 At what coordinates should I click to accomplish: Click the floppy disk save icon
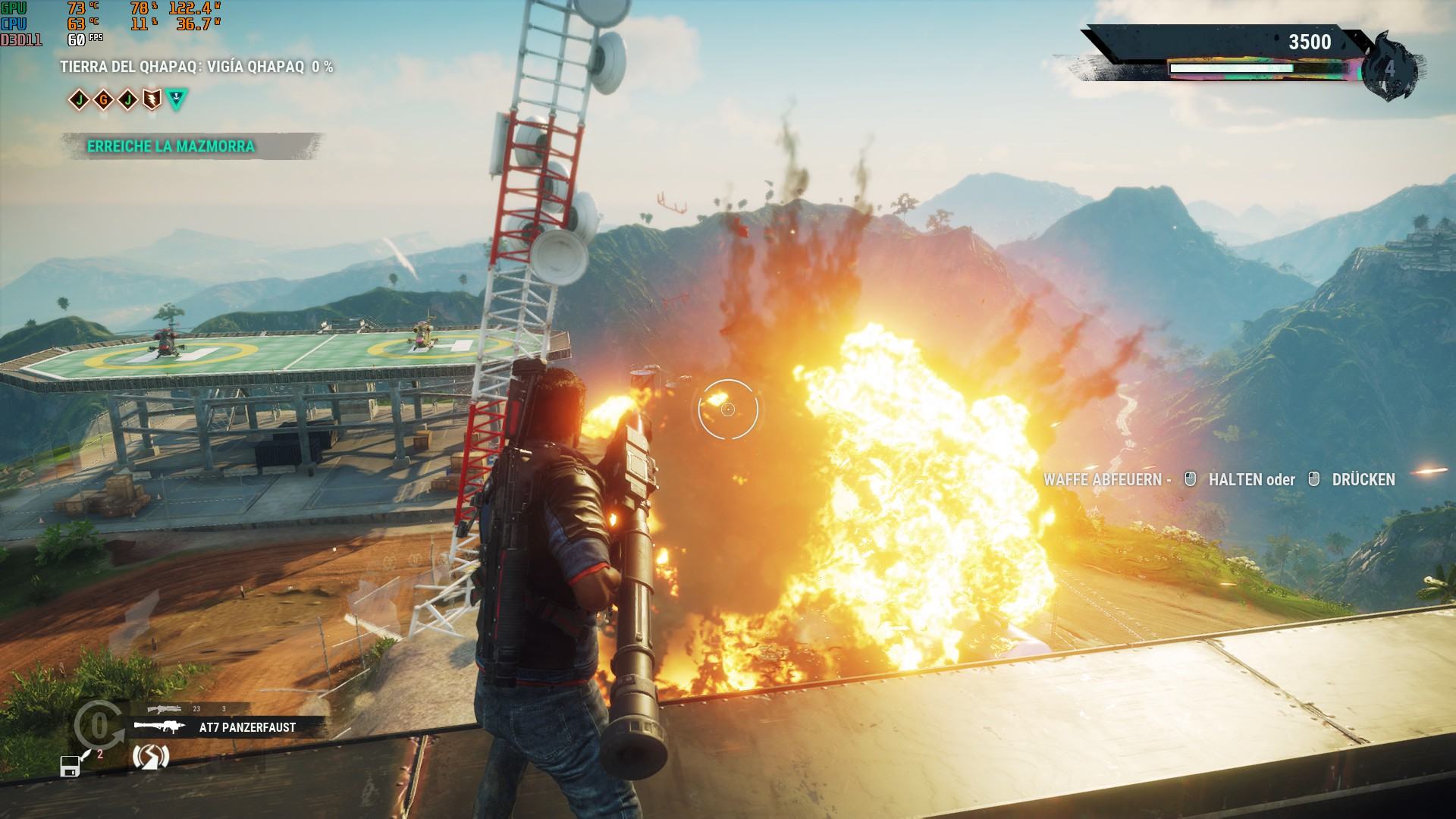(x=71, y=766)
